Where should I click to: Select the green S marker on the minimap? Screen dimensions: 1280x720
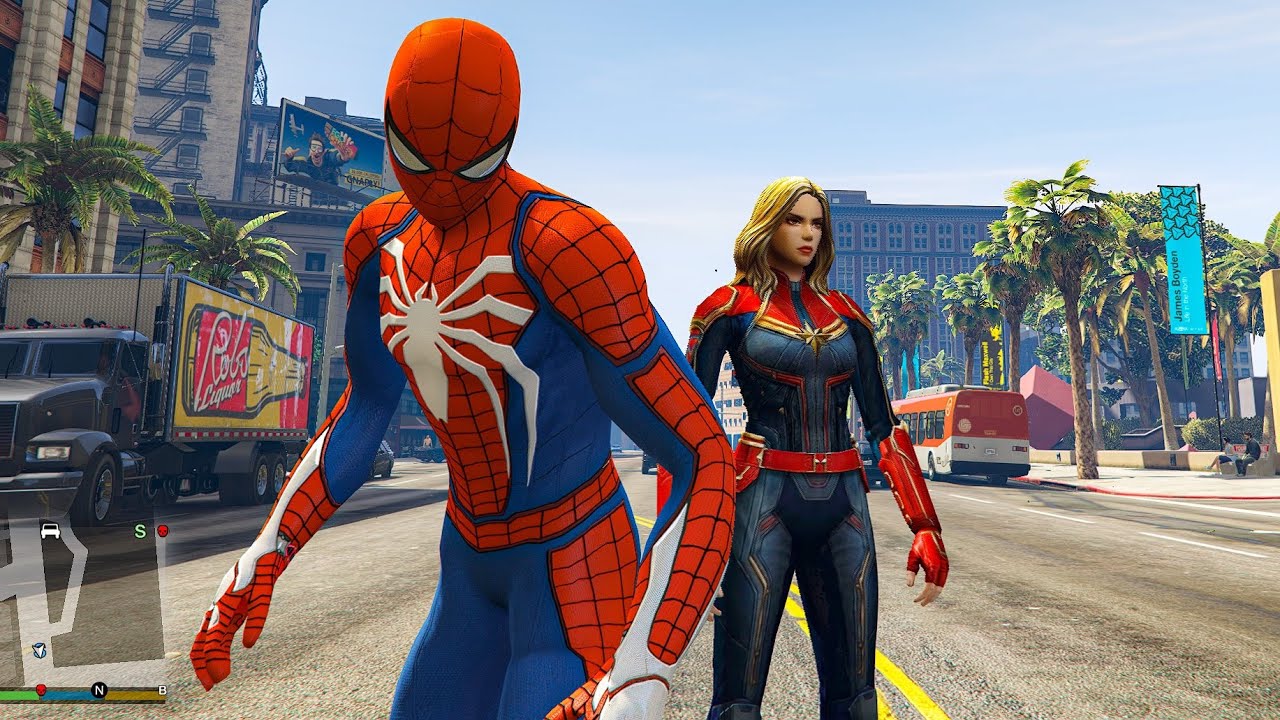[x=141, y=530]
